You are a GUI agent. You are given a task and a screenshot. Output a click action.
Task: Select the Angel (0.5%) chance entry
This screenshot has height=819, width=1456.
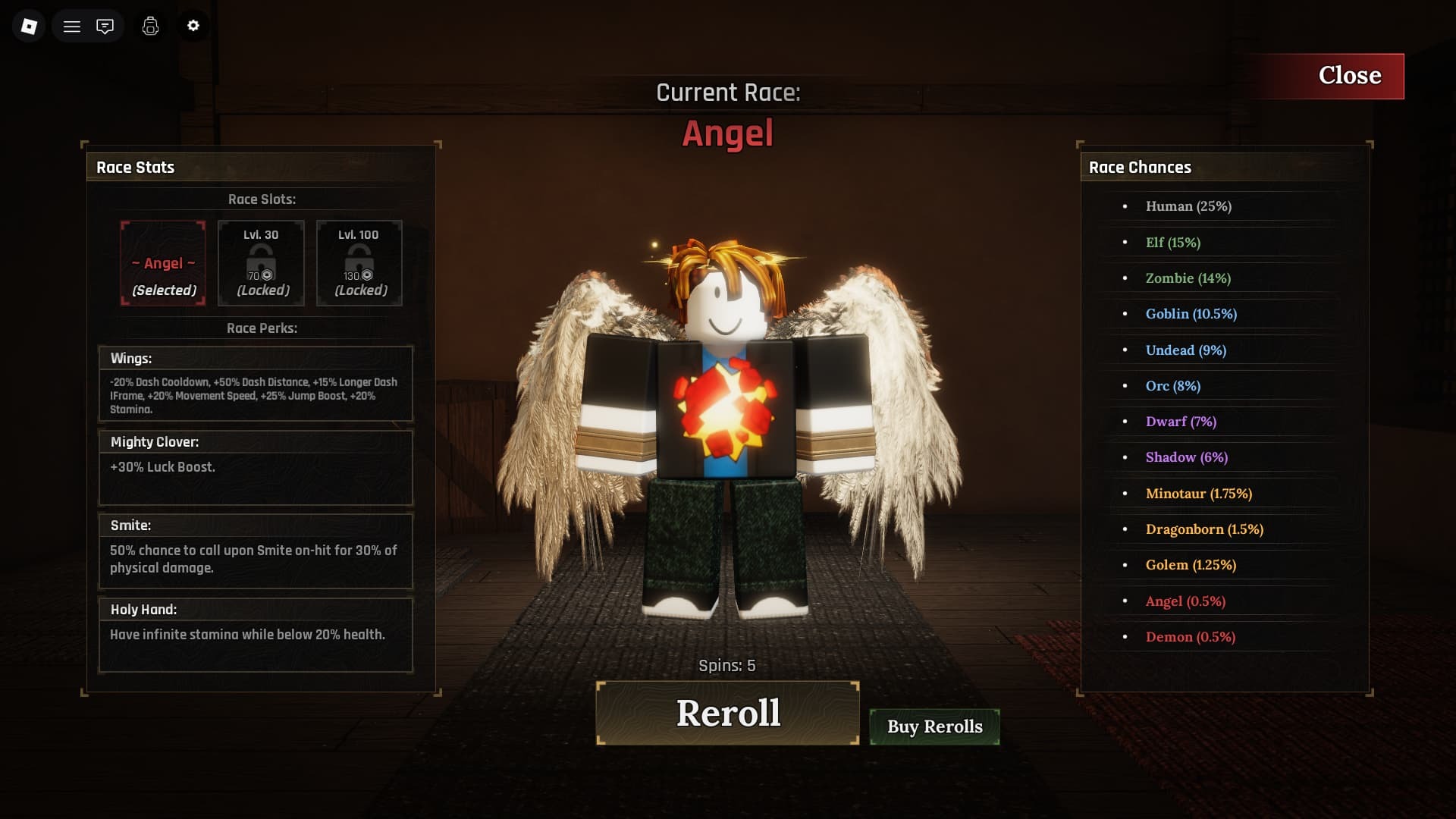tap(1185, 601)
